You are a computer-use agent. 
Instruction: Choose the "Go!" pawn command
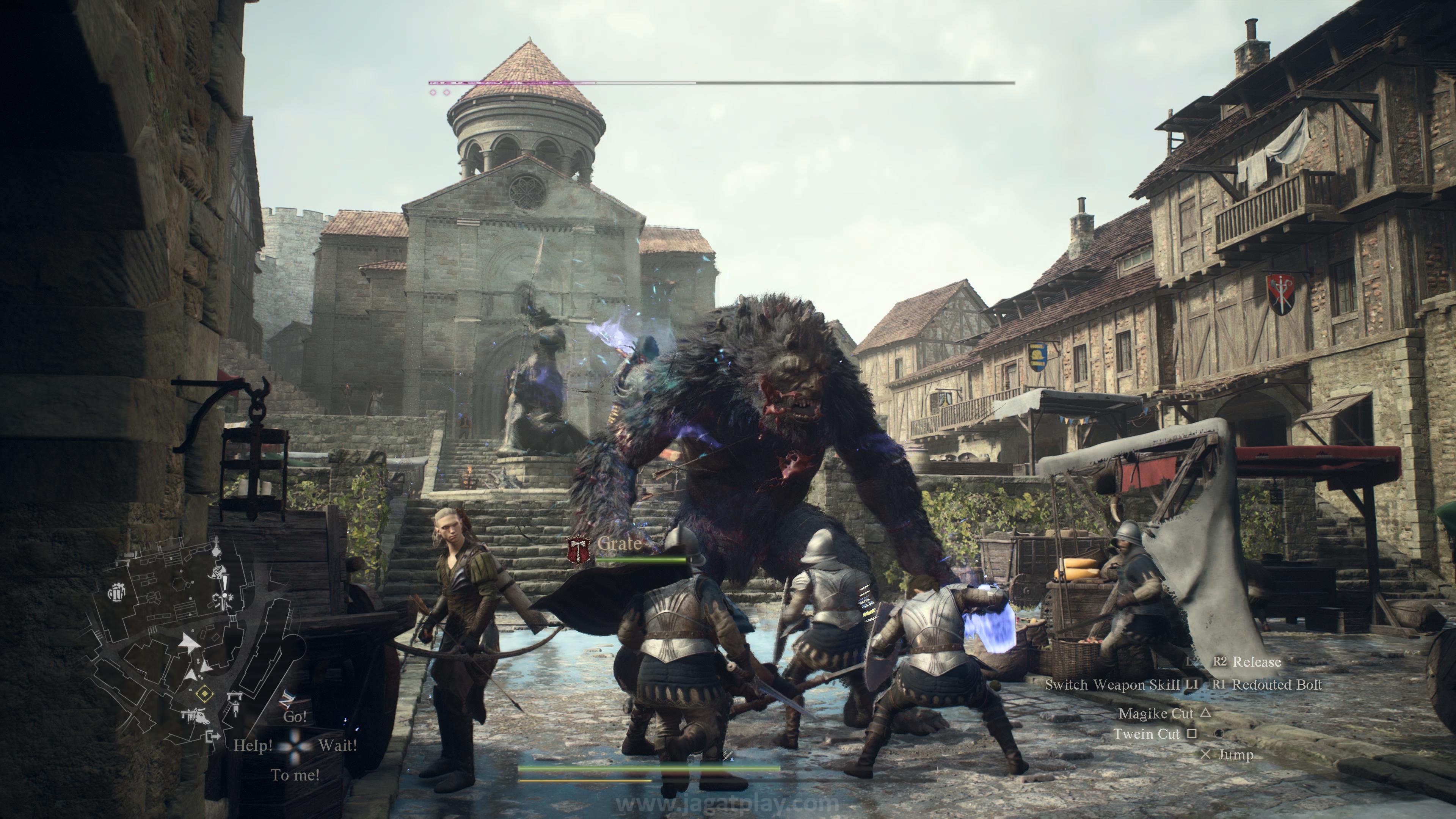(295, 717)
